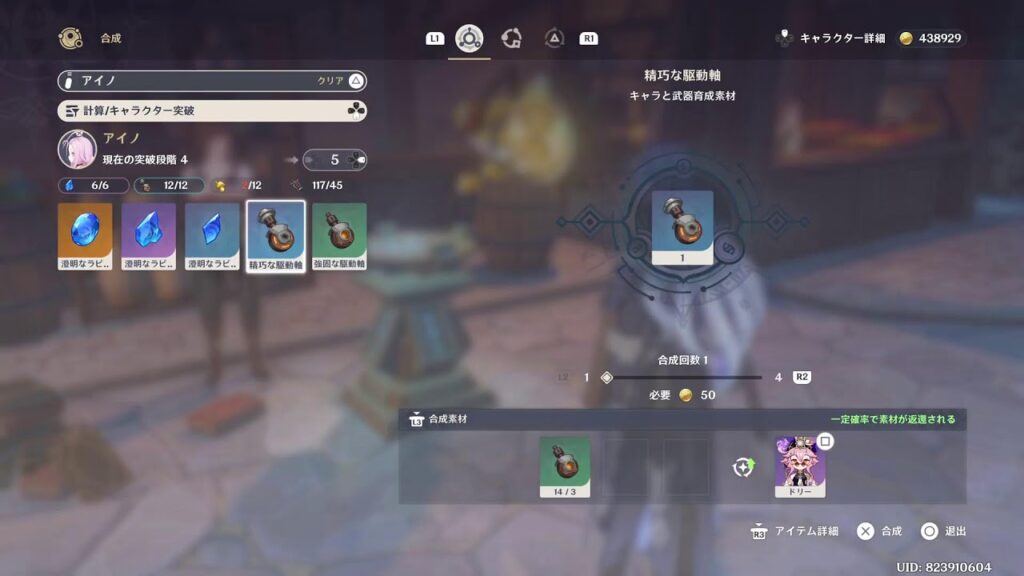The height and width of the screenshot is (576, 1024).
Task: Pick the blue-background 澄明なラピ fragment
Action: 212,237
